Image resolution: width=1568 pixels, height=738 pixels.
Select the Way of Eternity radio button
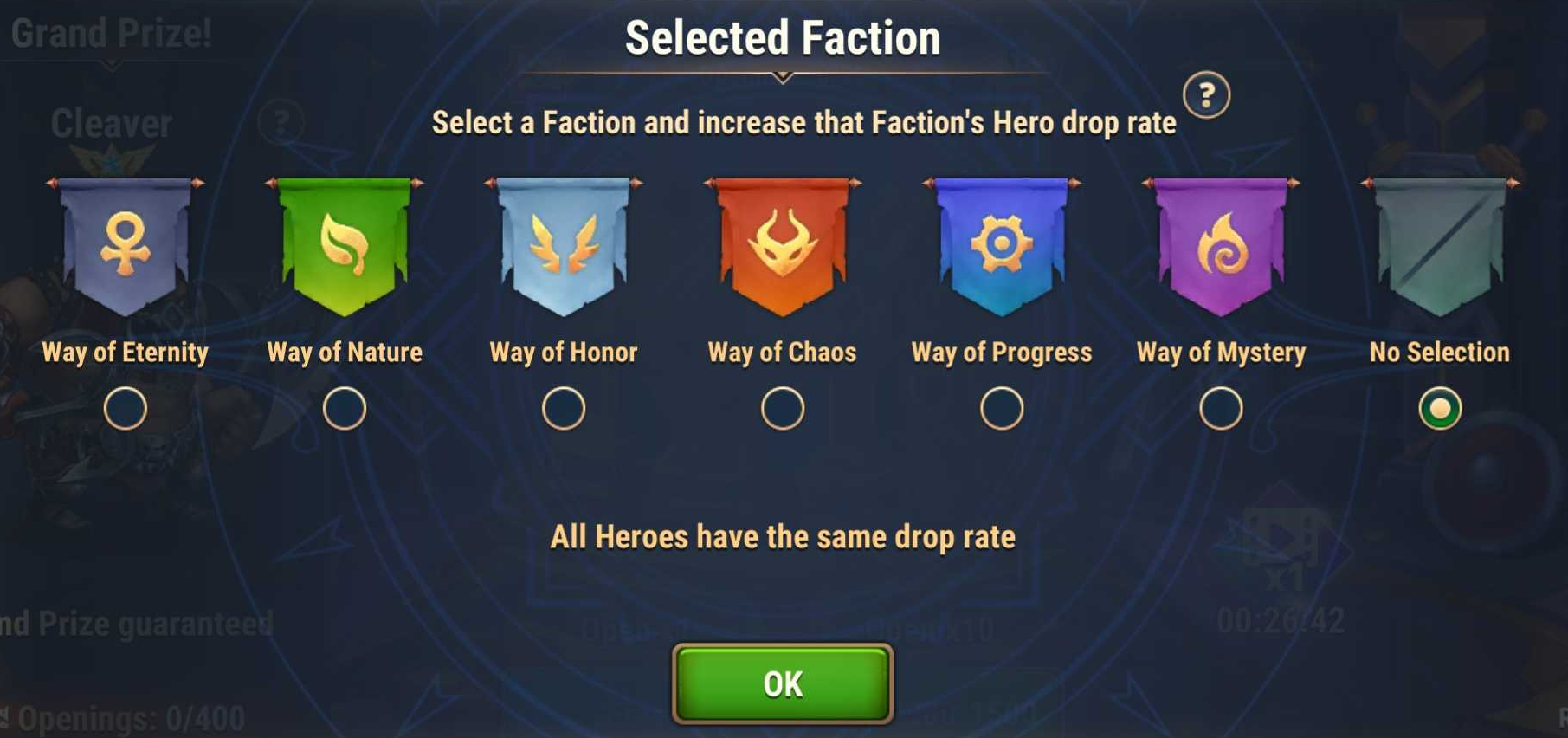pyautogui.click(x=126, y=409)
